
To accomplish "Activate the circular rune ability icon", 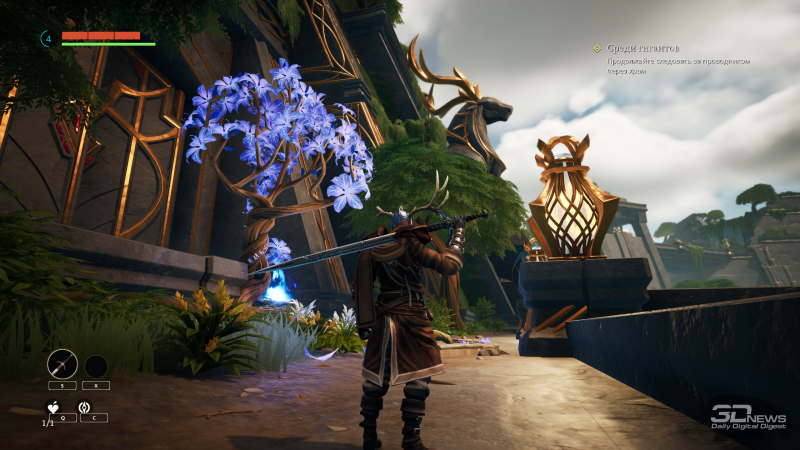I will [84, 407].
